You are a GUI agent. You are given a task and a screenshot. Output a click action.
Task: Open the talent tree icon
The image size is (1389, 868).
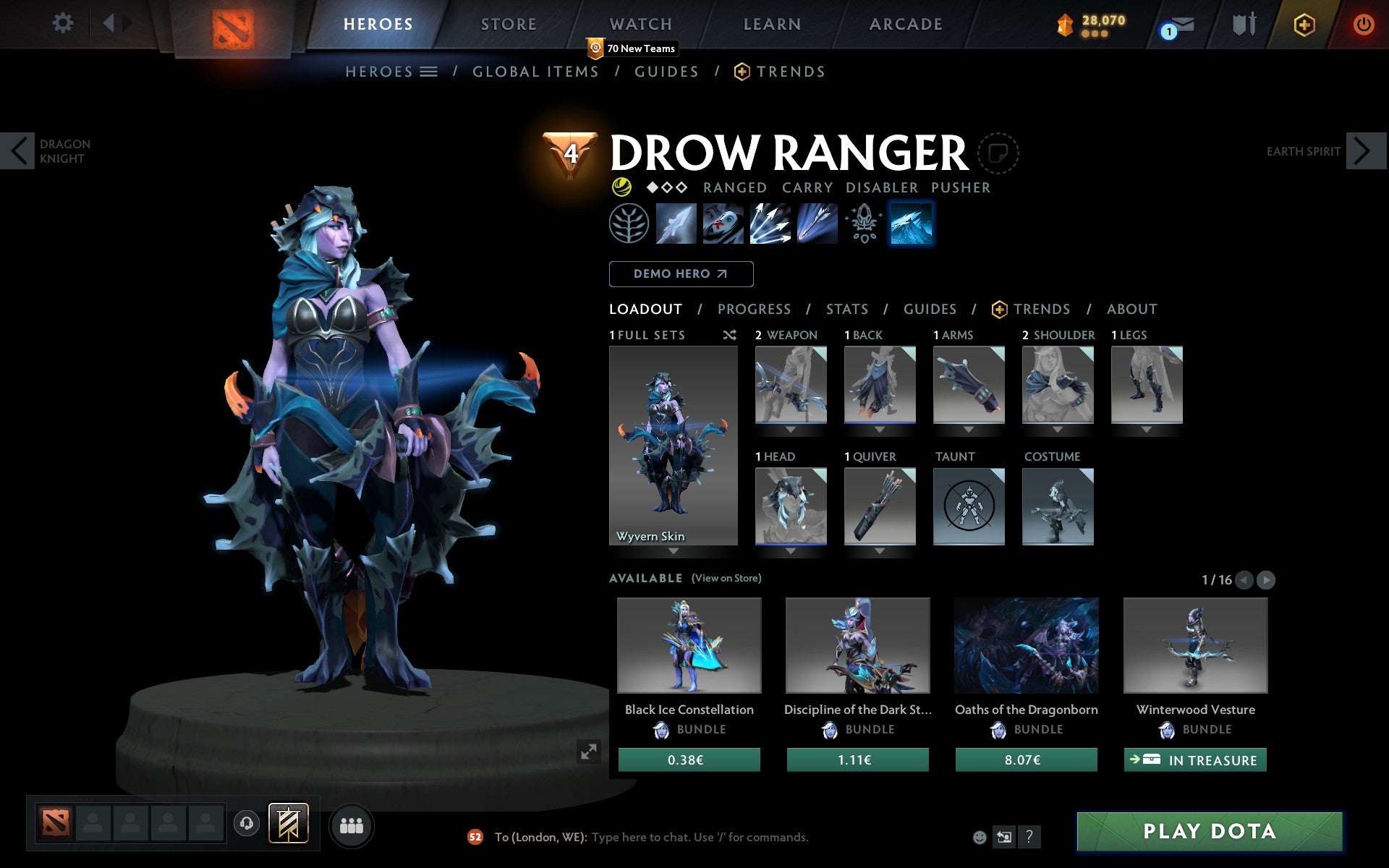629,224
